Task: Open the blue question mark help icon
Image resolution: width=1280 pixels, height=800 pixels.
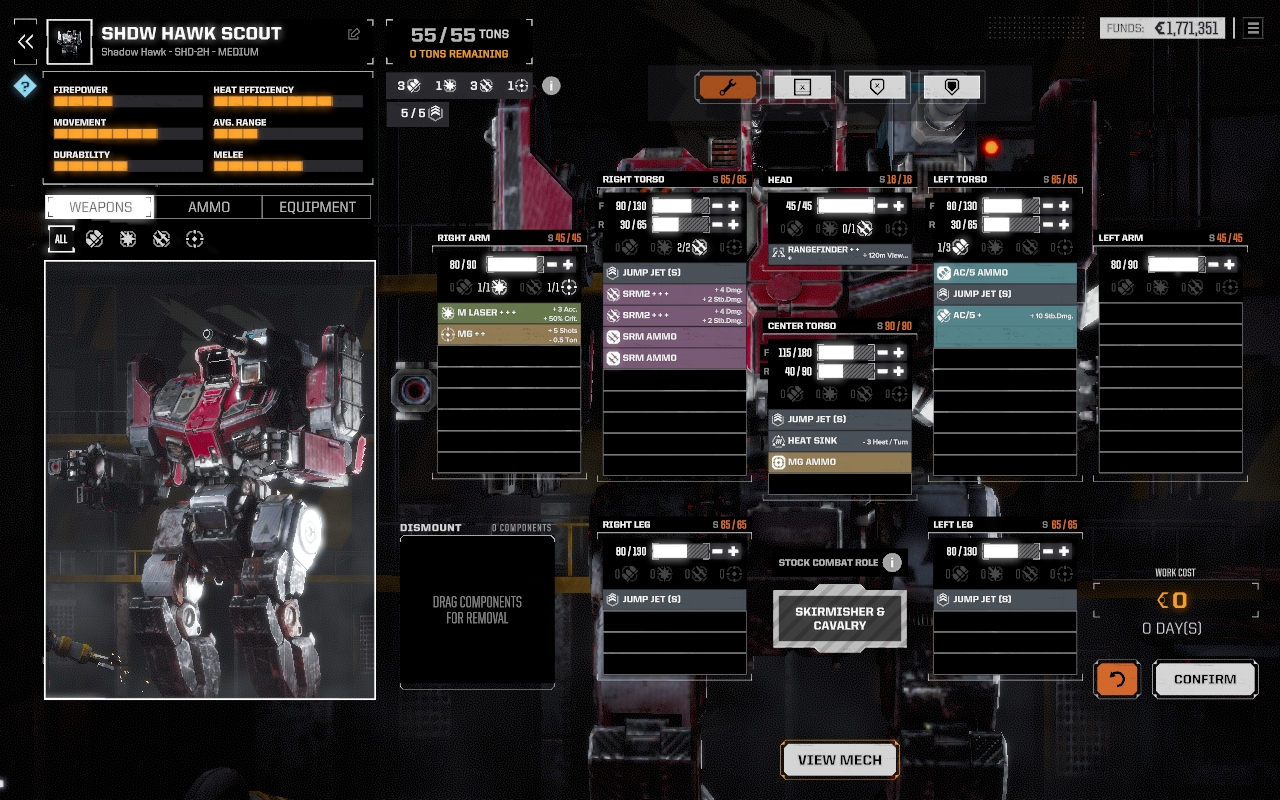Action: tap(25, 87)
